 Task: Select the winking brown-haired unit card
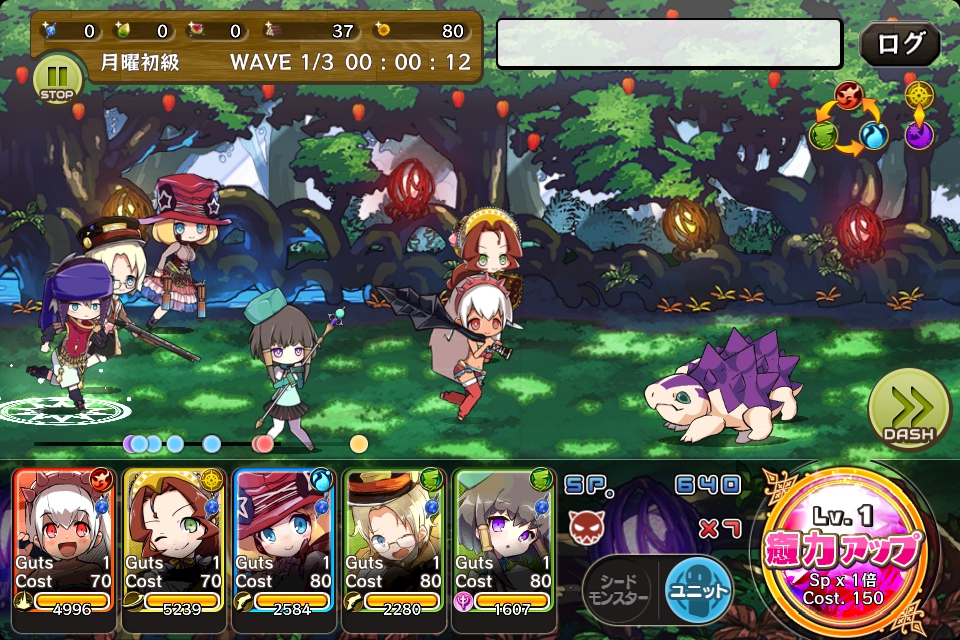tap(174, 538)
